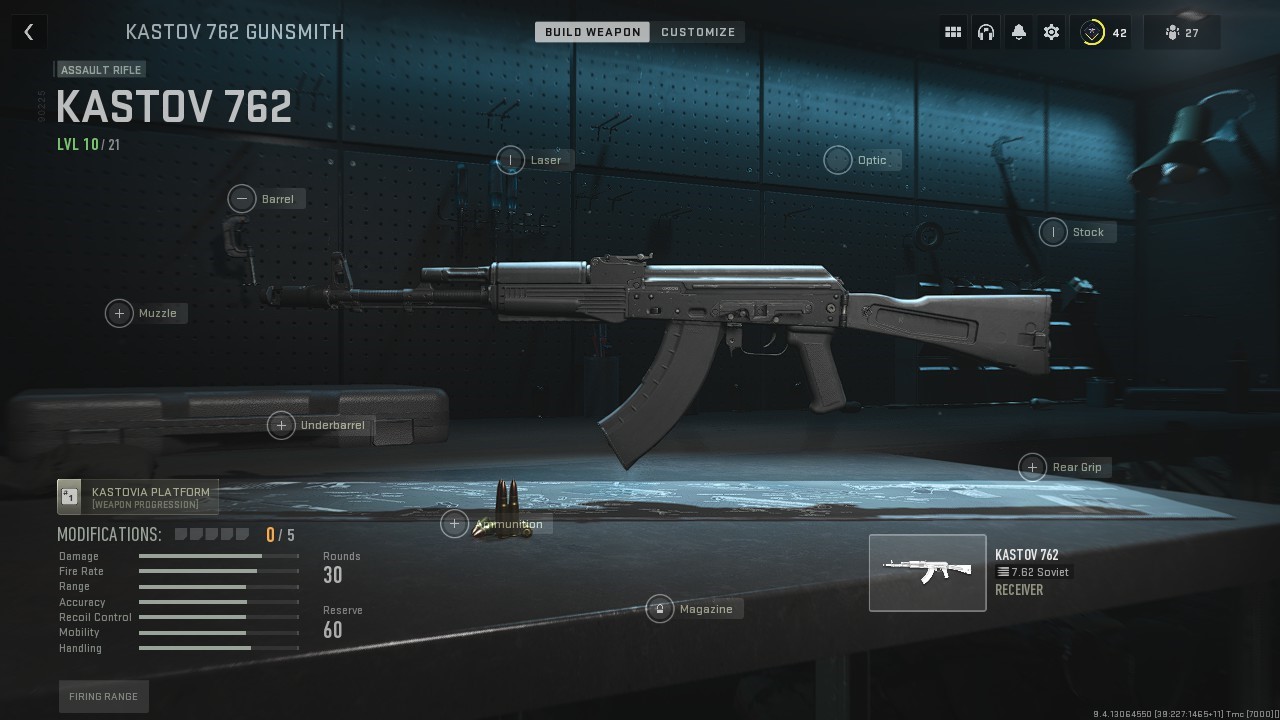Viewport: 1280px width, 720px height.
Task: Switch to the Build Weapon tab
Action: tap(592, 32)
